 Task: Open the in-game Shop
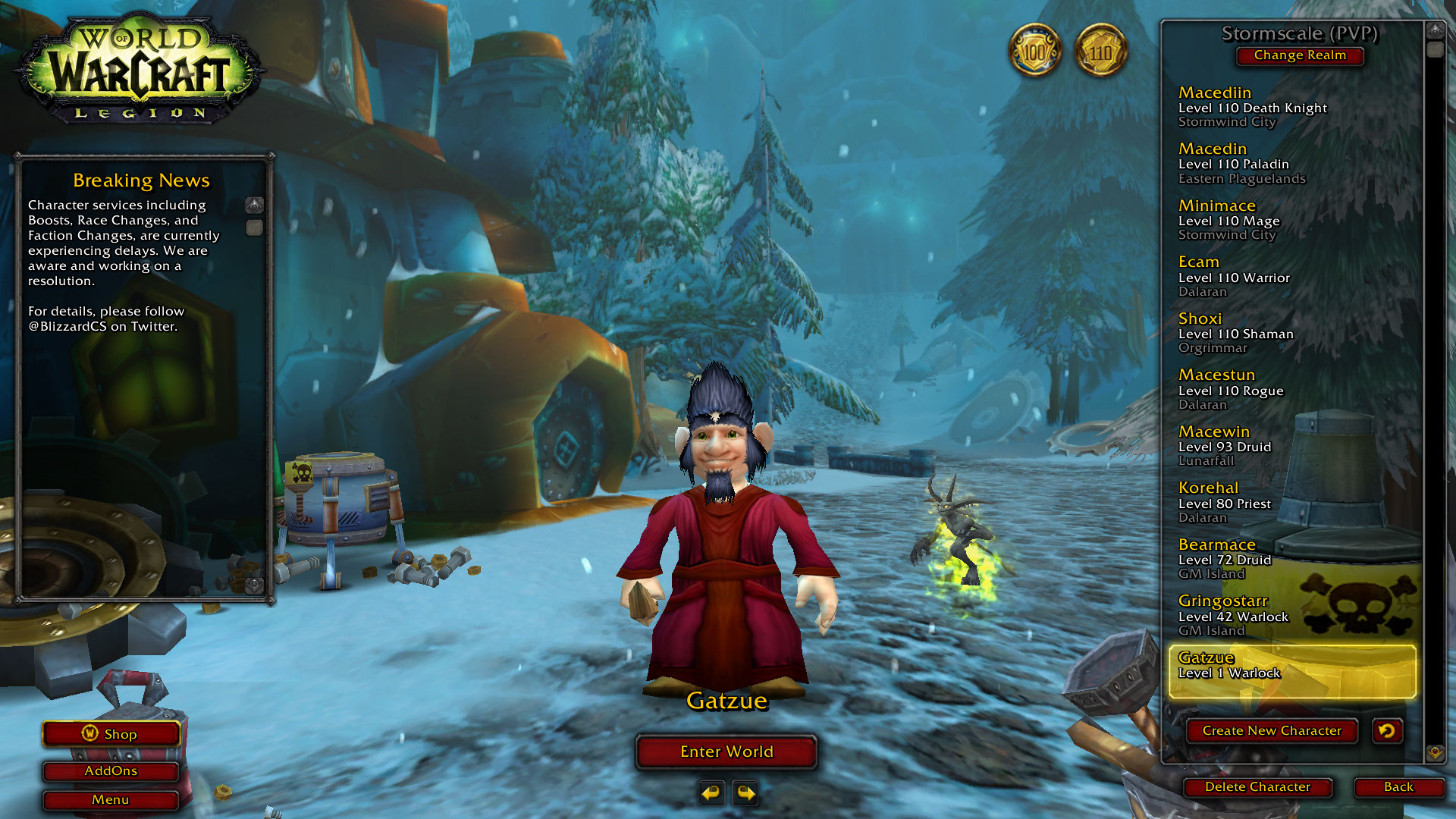tap(111, 734)
